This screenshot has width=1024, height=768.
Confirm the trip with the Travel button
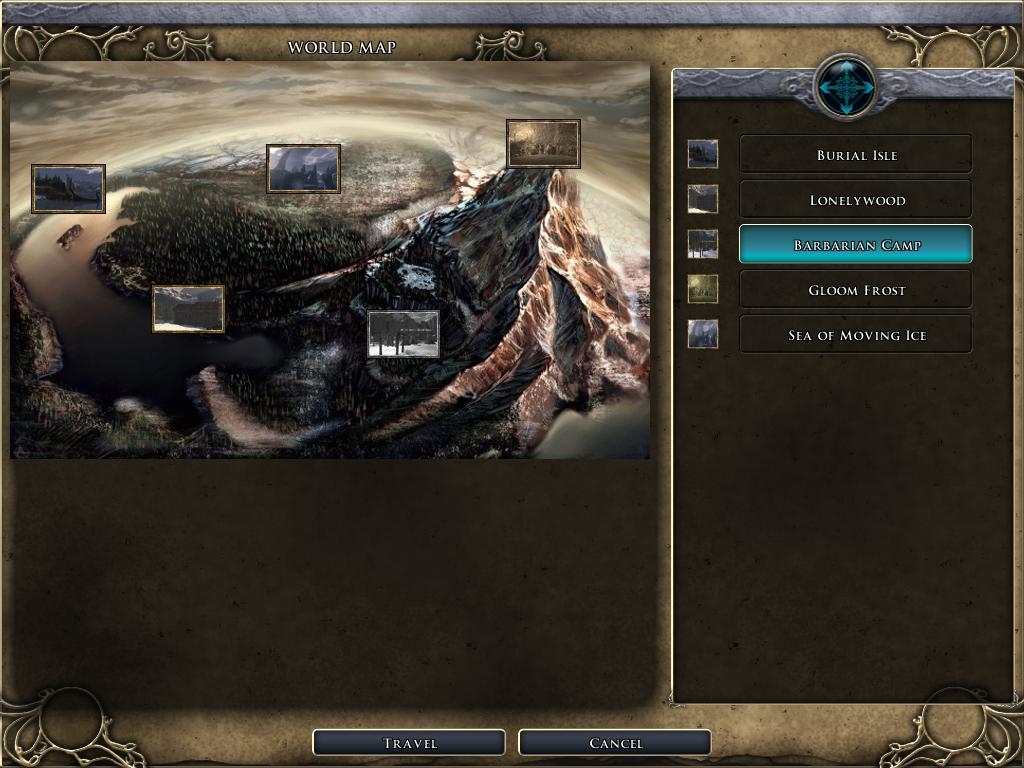pyautogui.click(x=409, y=743)
